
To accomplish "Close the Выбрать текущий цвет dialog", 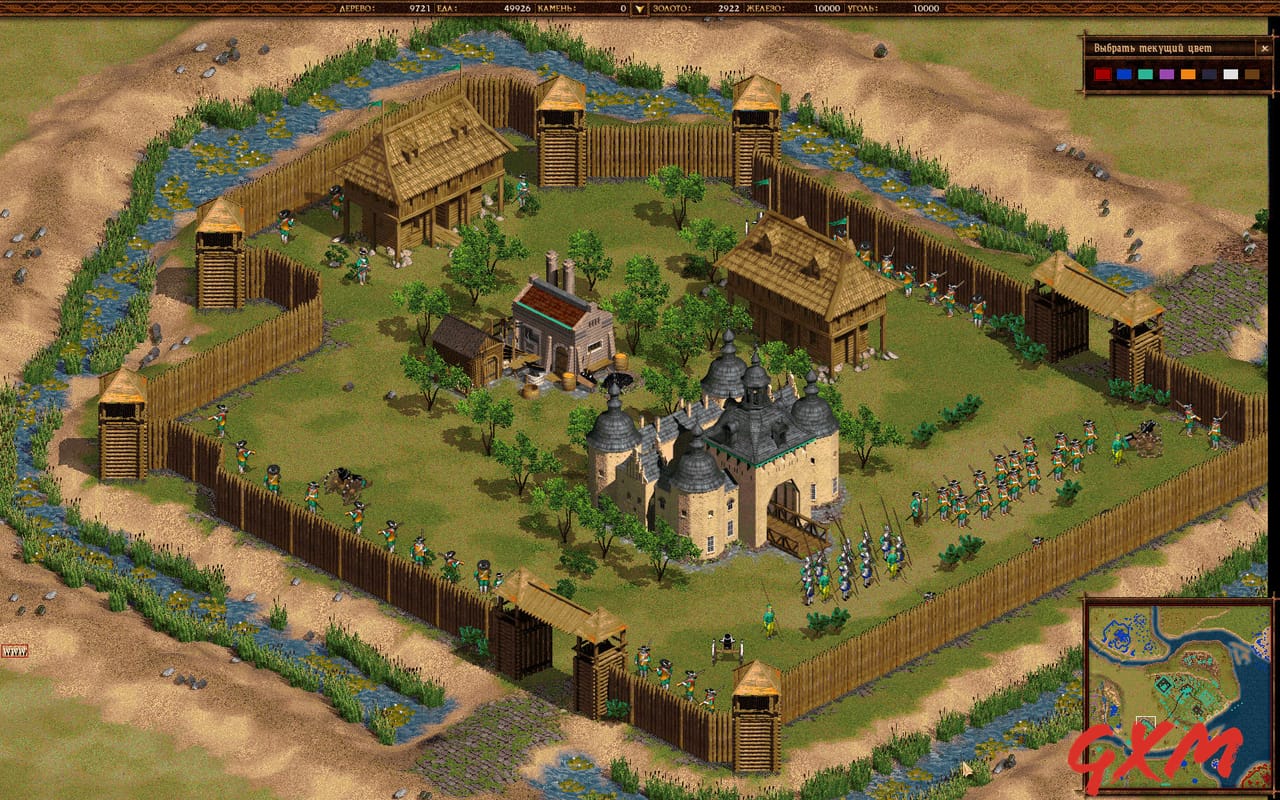I will [1264, 49].
